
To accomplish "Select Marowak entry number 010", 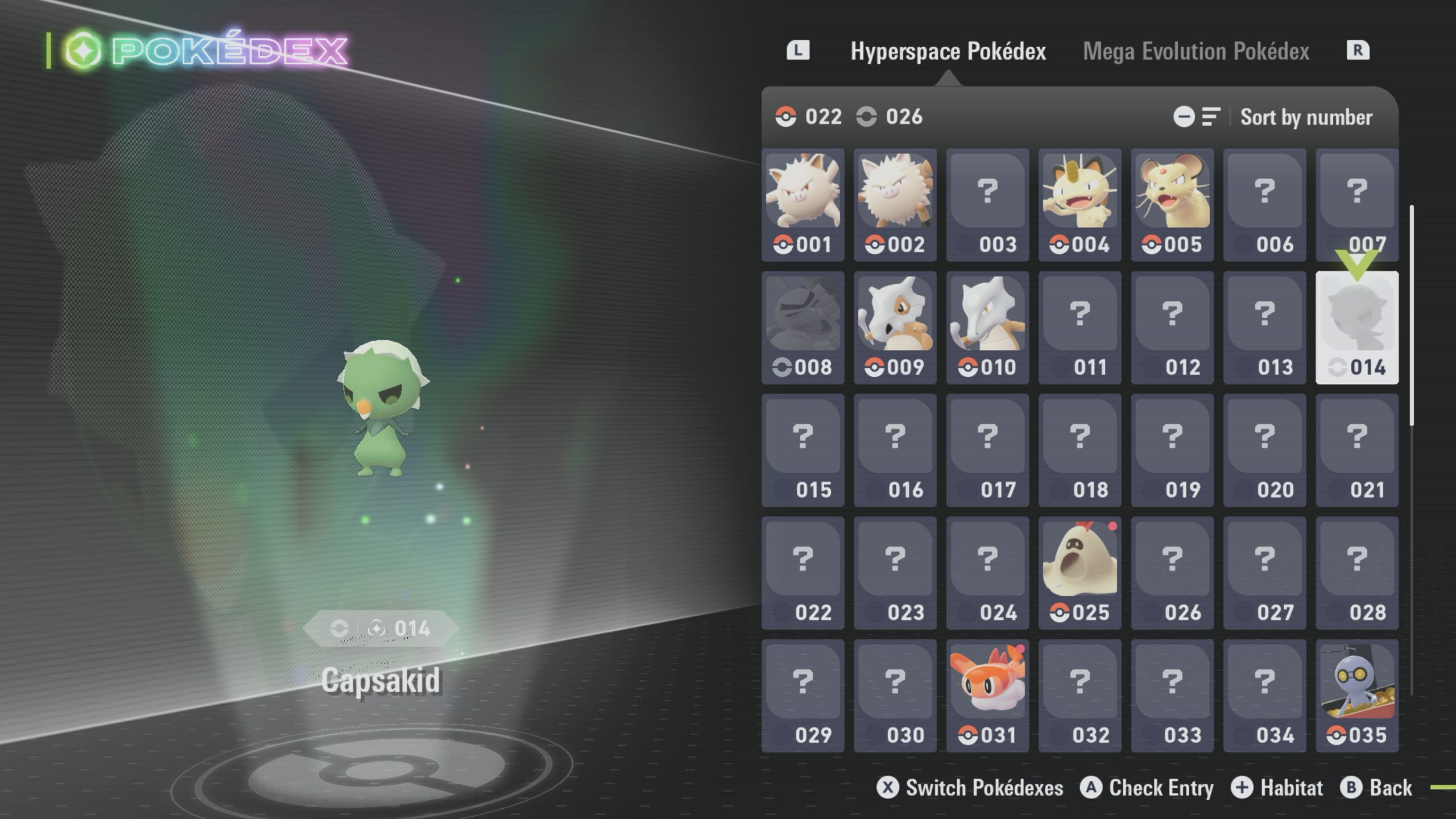I will (x=987, y=328).
